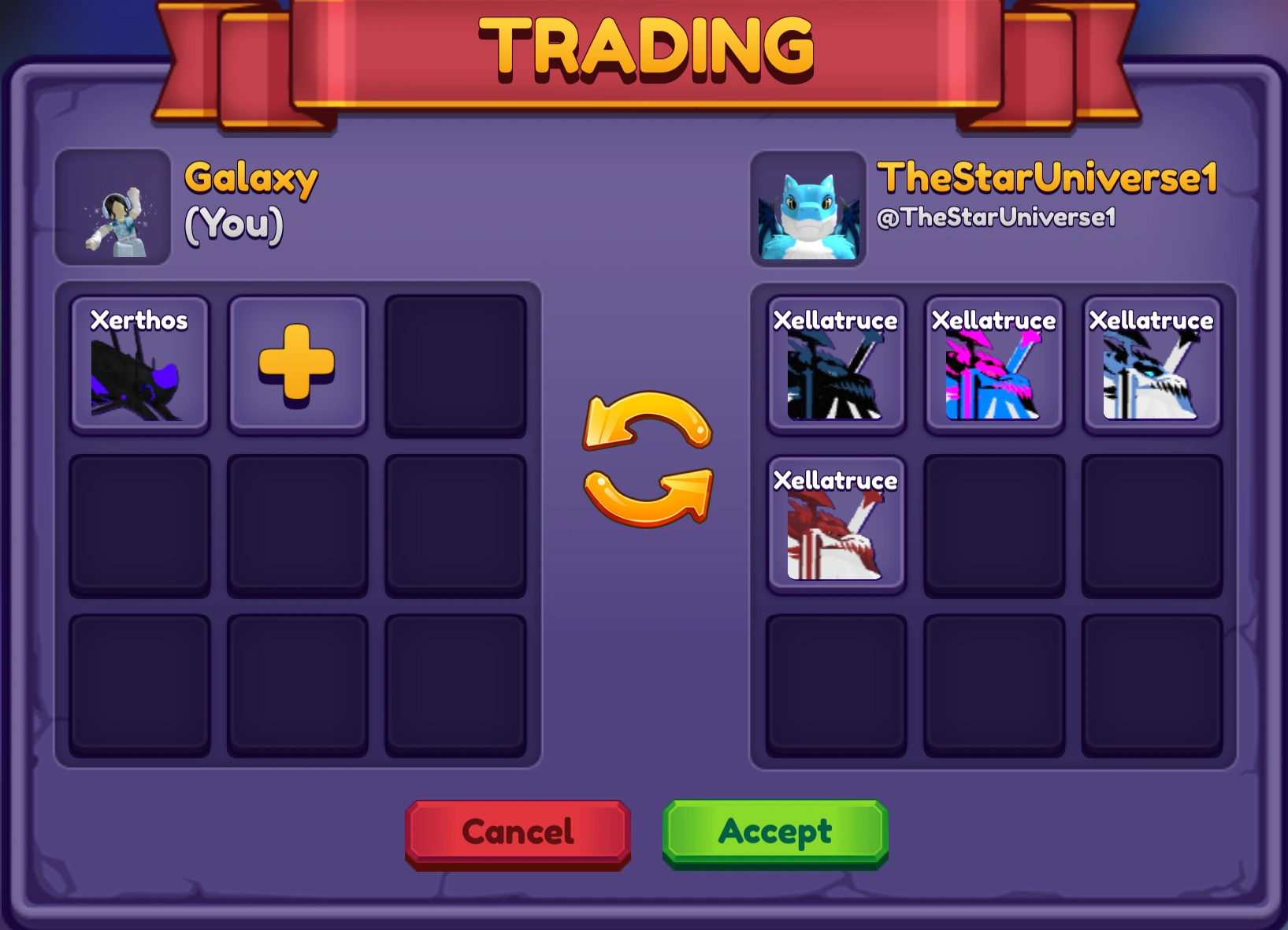This screenshot has height=930, width=1288.
Task: Click the Xerthos name label
Action: [x=139, y=320]
